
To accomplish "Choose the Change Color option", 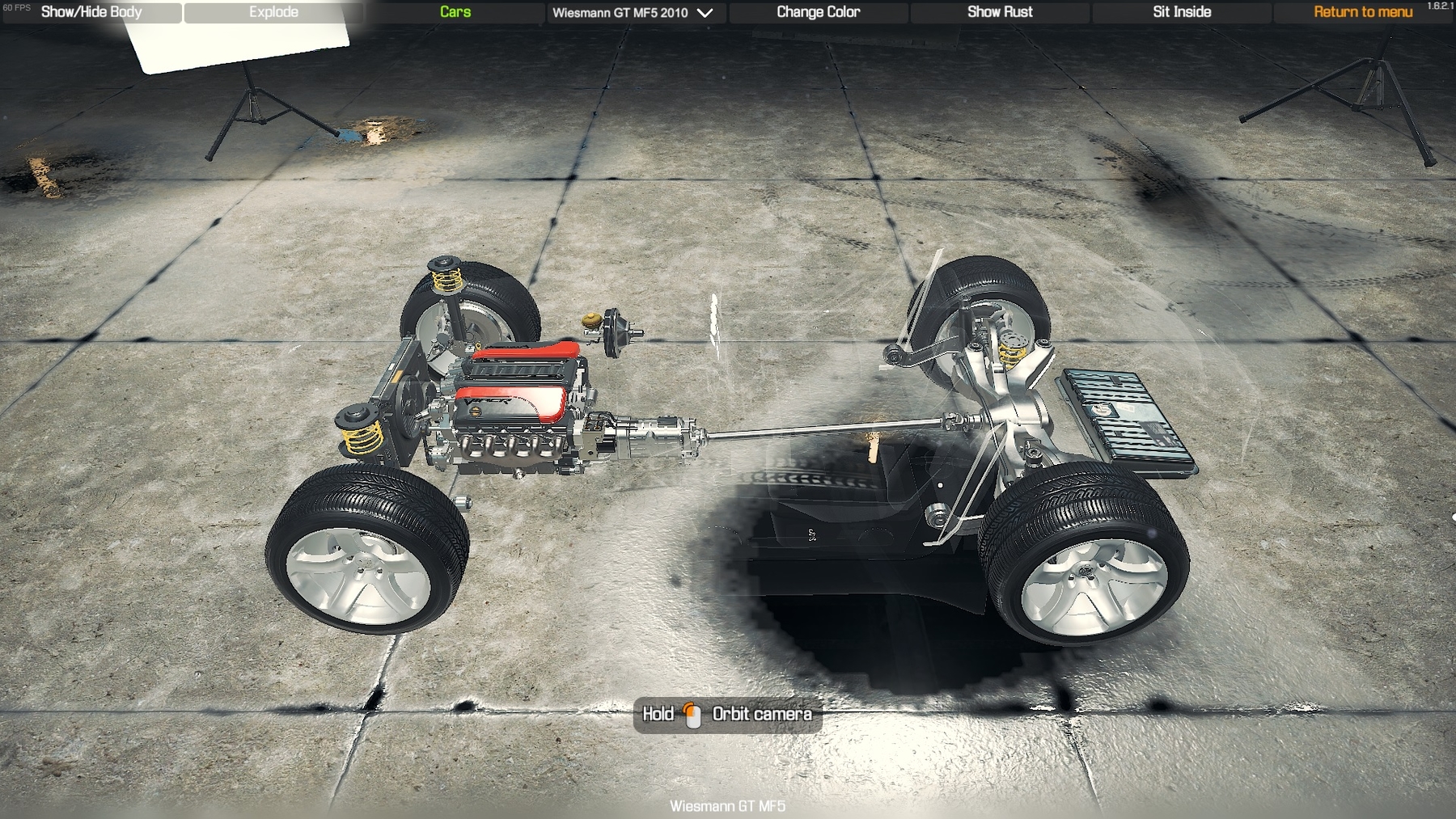I will click(818, 12).
